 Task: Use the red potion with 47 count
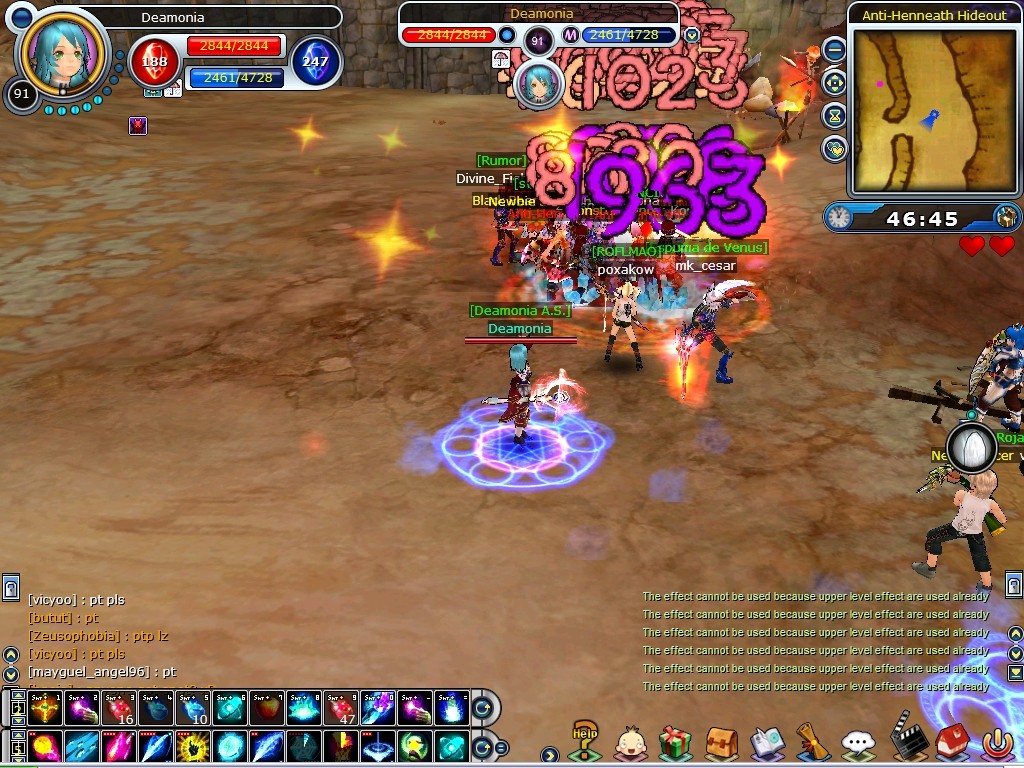pyautogui.click(x=339, y=709)
